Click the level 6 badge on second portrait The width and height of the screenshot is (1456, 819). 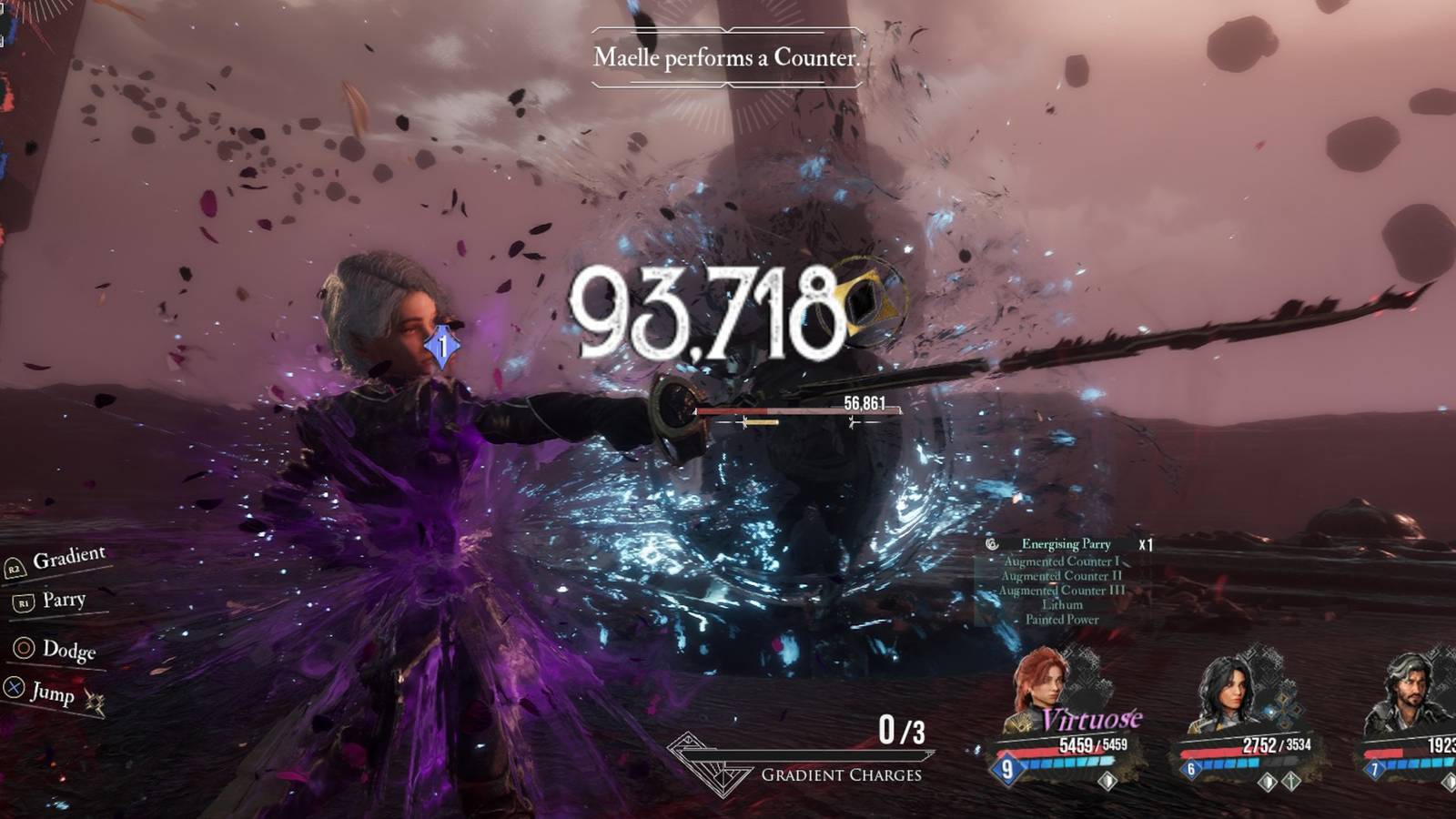coord(1189,768)
